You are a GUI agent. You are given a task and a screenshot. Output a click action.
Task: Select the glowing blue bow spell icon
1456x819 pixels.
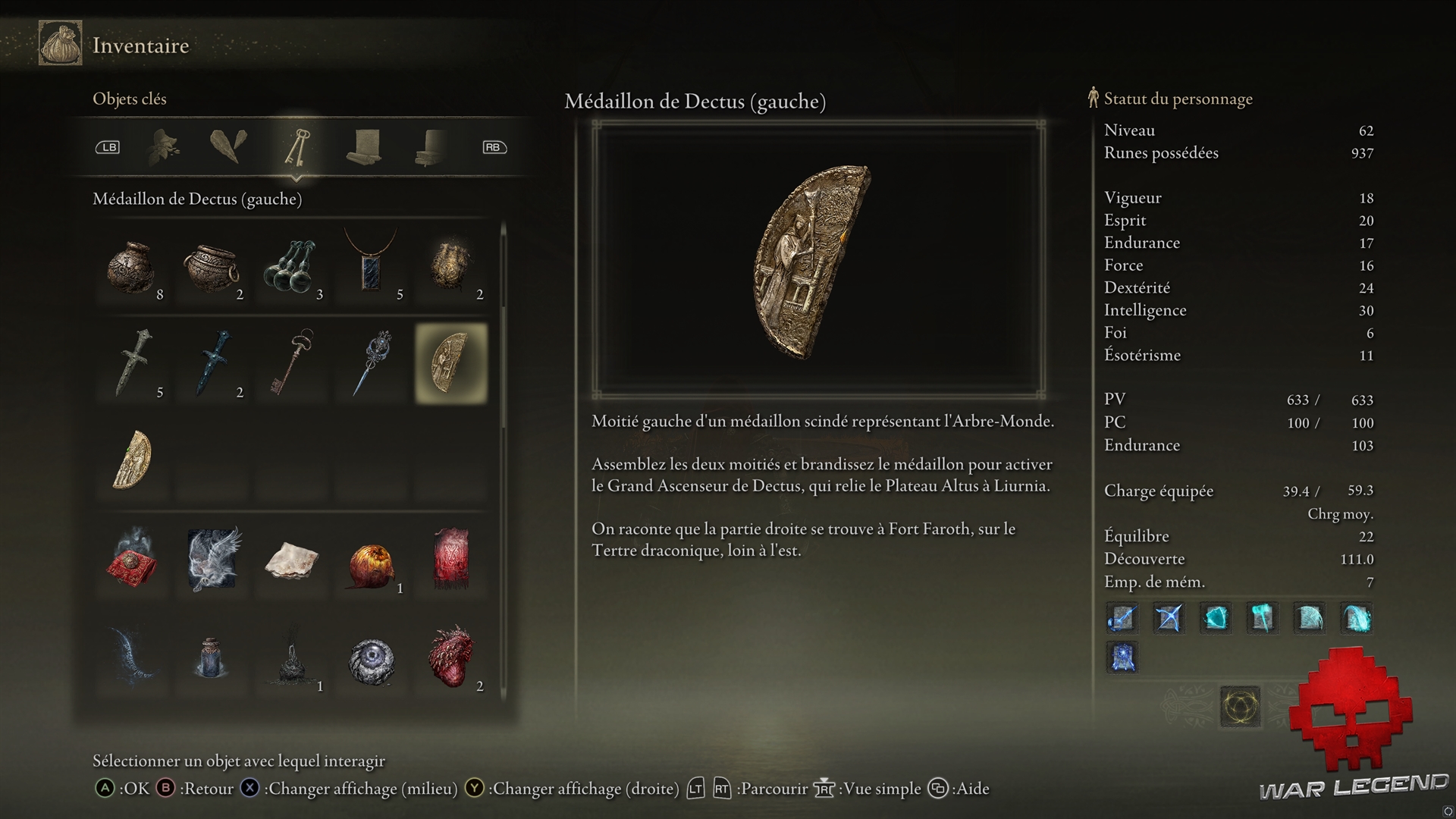pyautogui.click(x=1169, y=618)
